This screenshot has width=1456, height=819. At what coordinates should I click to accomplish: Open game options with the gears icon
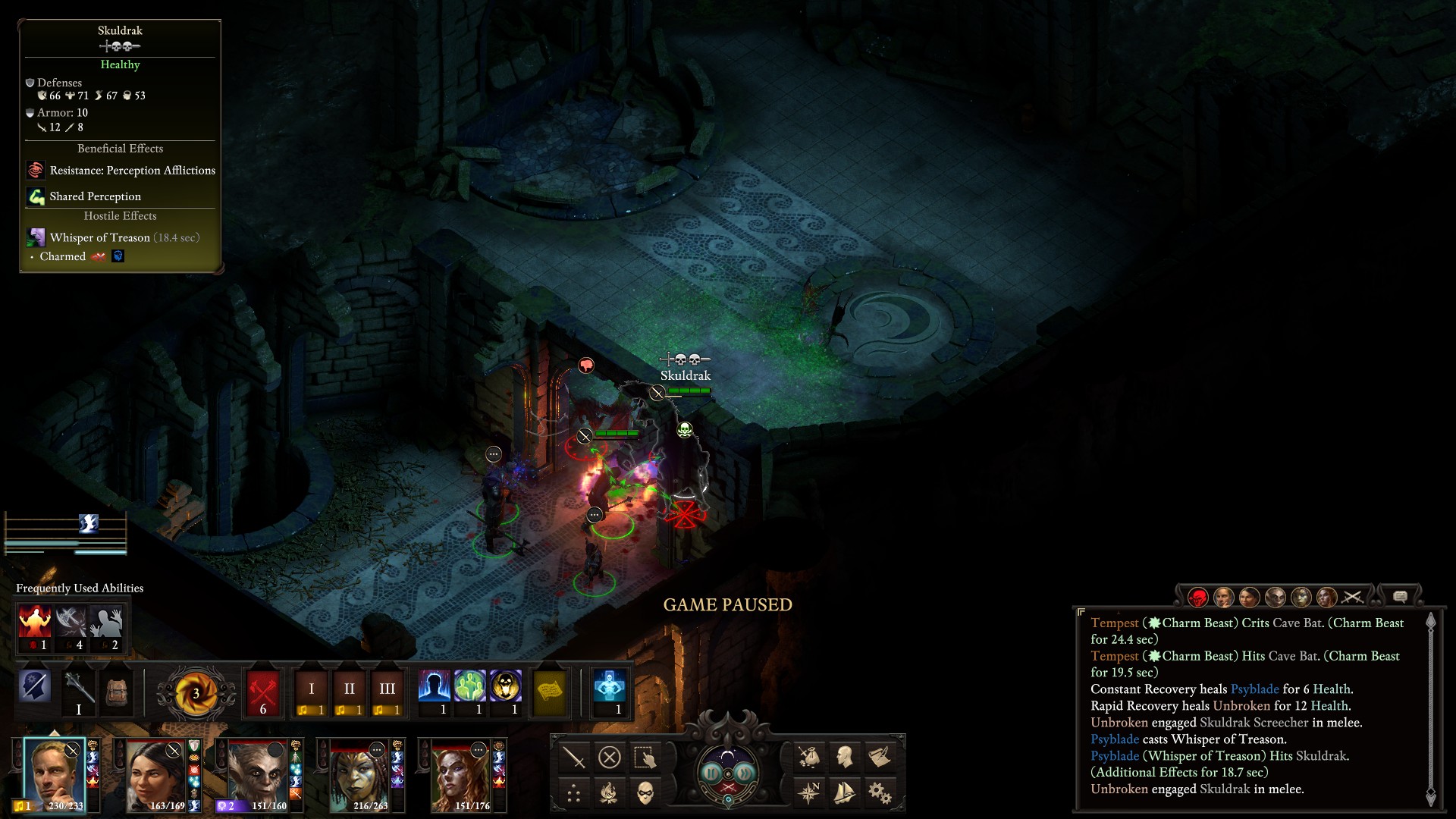tap(879, 793)
